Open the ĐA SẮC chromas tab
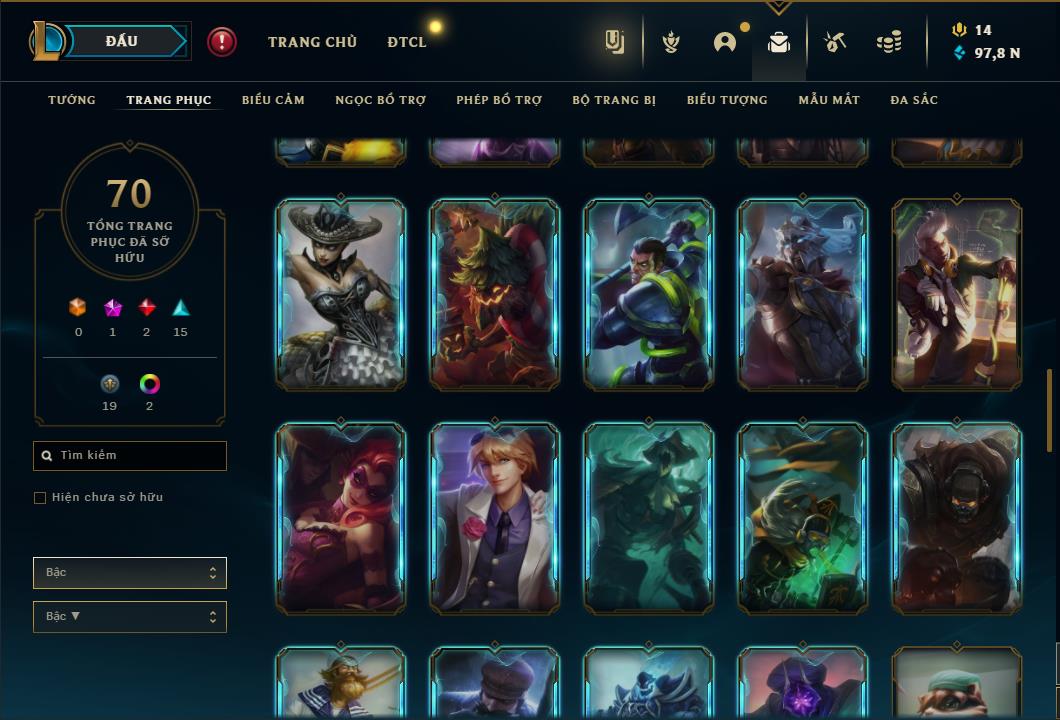The width and height of the screenshot is (1060, 720). 914,100
